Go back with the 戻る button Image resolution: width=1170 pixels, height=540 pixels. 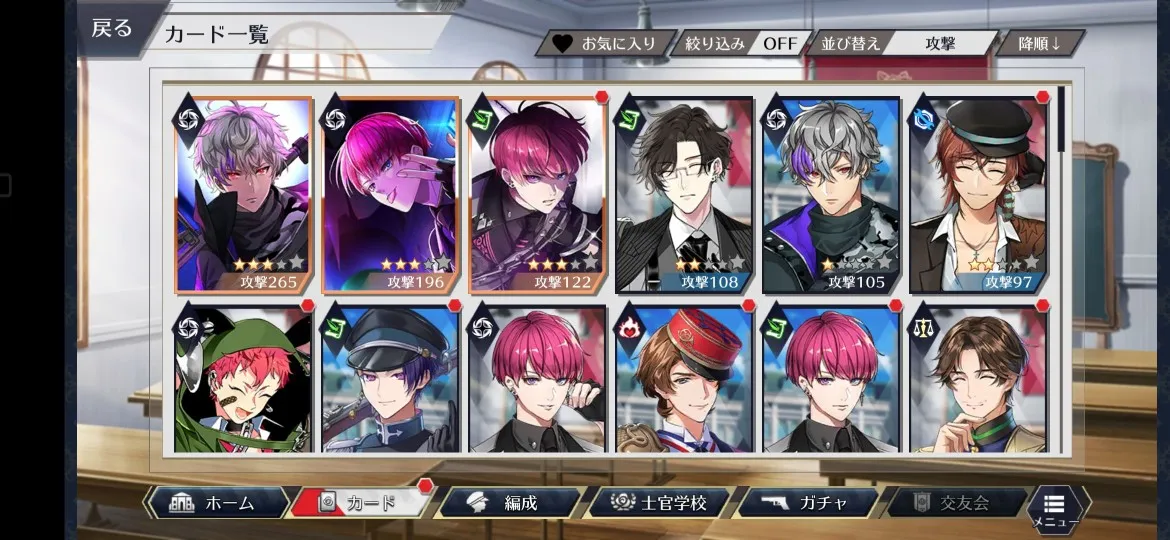pyautogui.click(x=110, y=27)
